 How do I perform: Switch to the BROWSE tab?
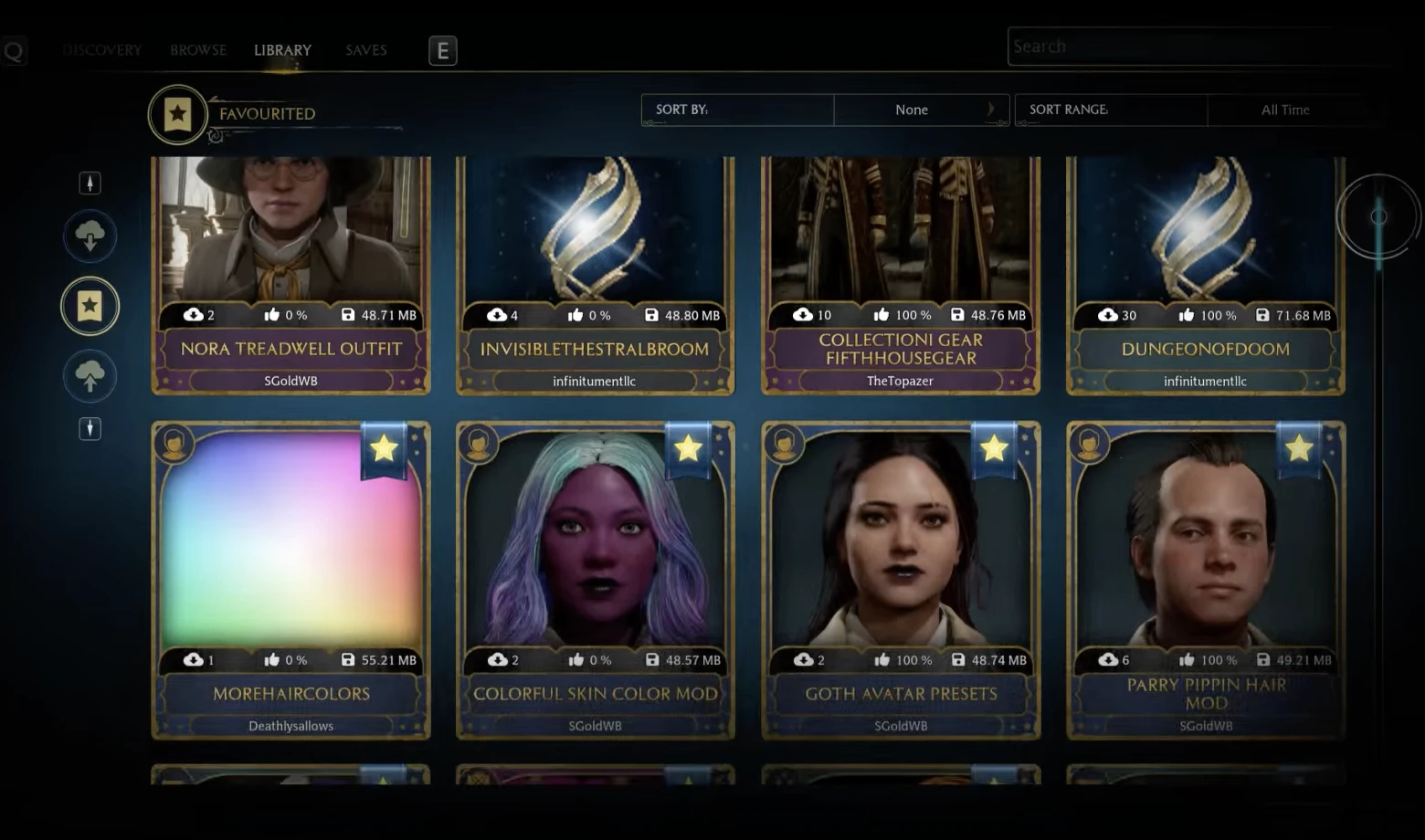[x=197, y=50]
